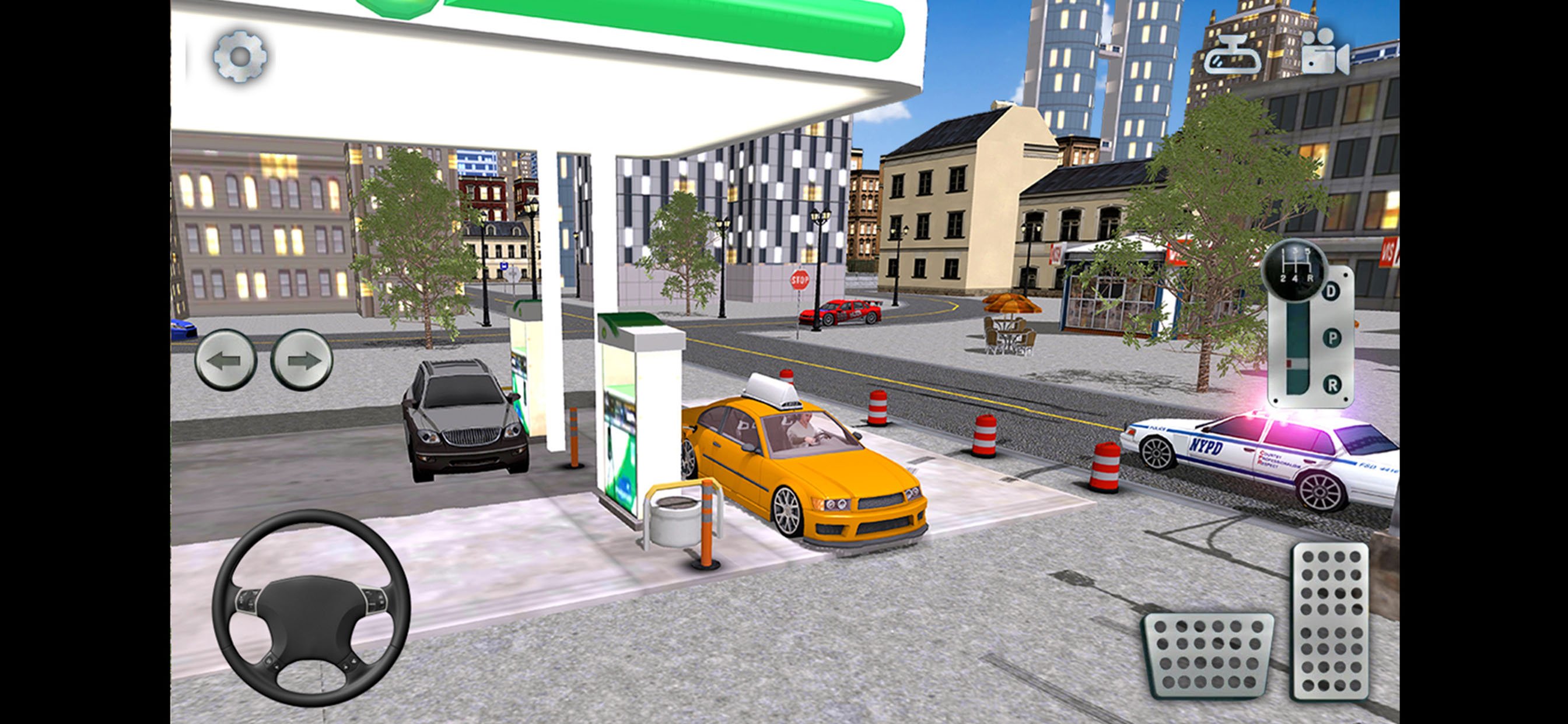Viewport: 1568px width, 724px height.
Task: Shift the gear selector to P
Action: (x=1332, y=338)
